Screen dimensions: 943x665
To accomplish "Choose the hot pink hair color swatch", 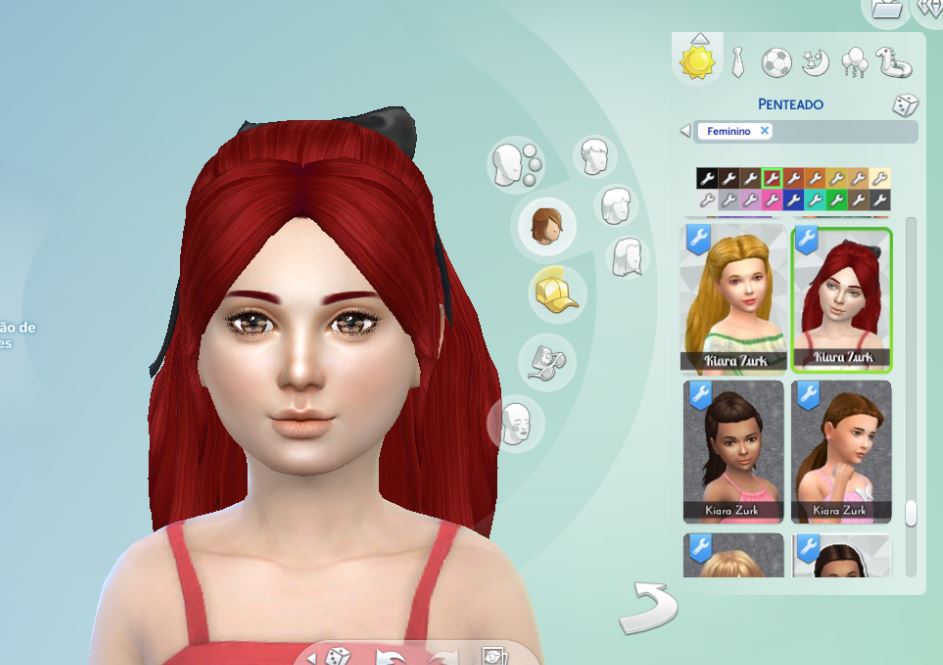I will [x=772, y=200].
